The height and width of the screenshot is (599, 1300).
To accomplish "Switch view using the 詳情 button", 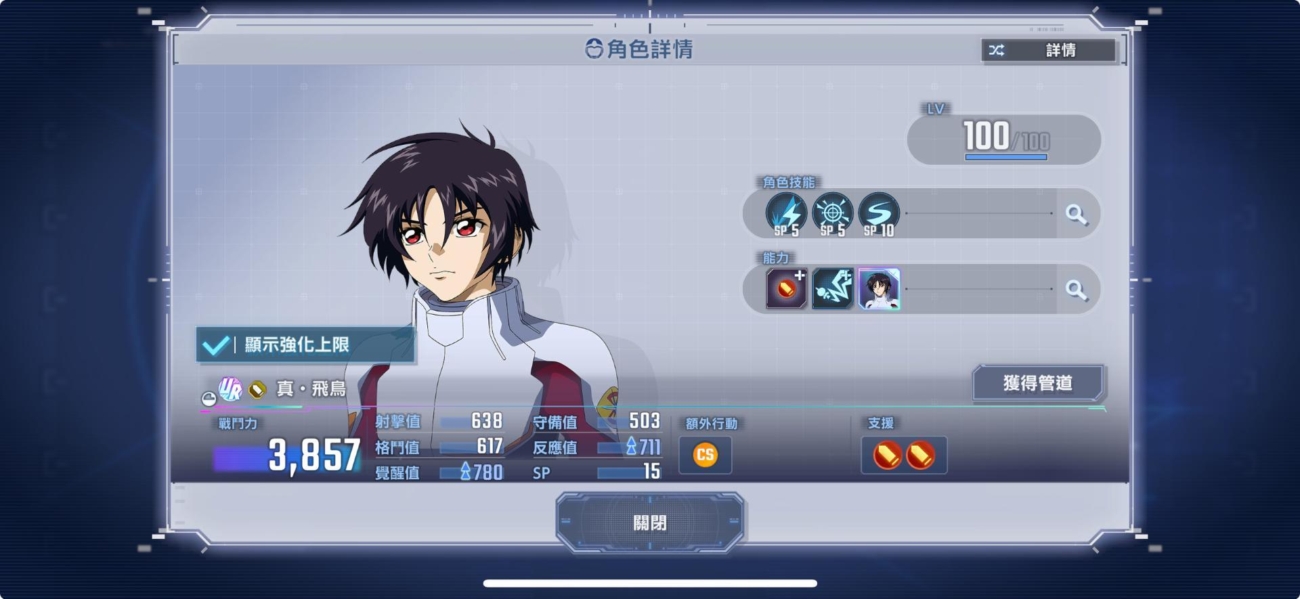I will click(1048, 50).
